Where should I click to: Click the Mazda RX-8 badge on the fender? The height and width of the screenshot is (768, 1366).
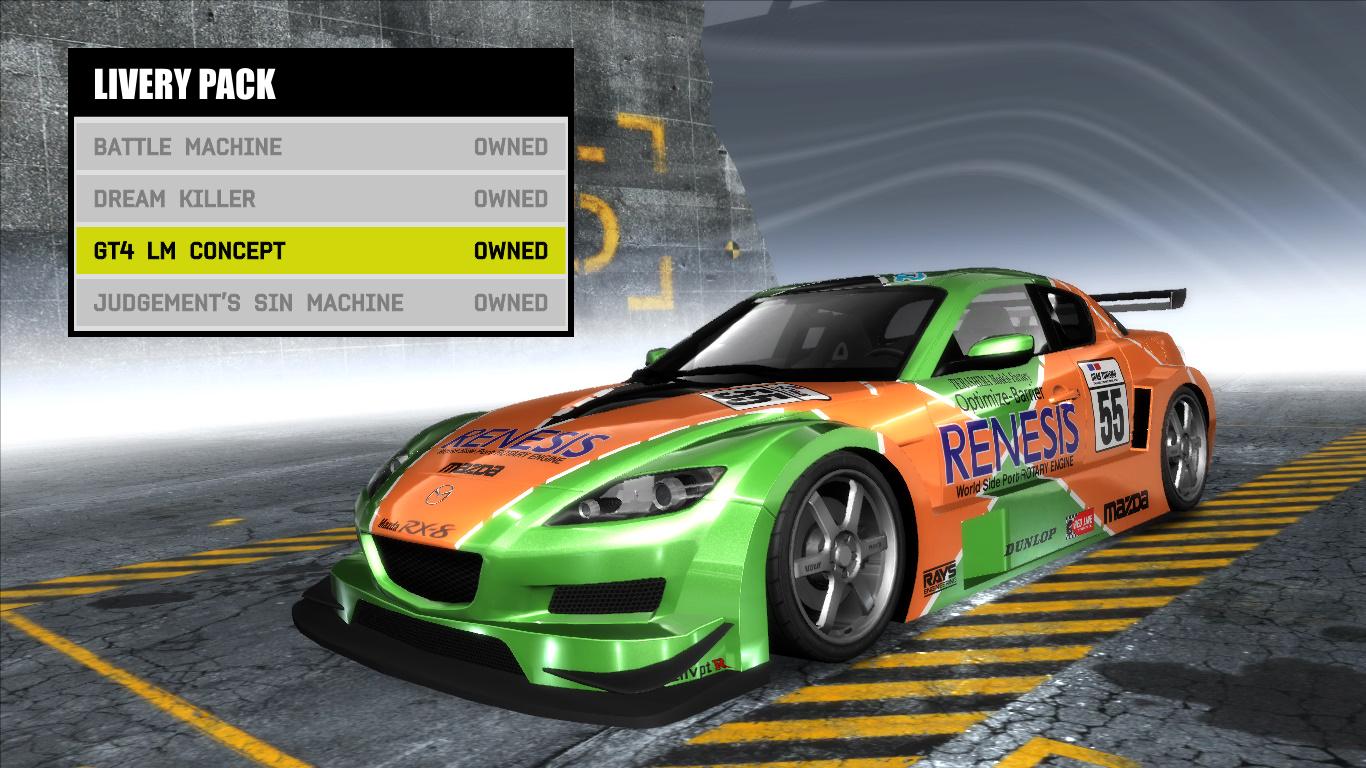(415, 525)
